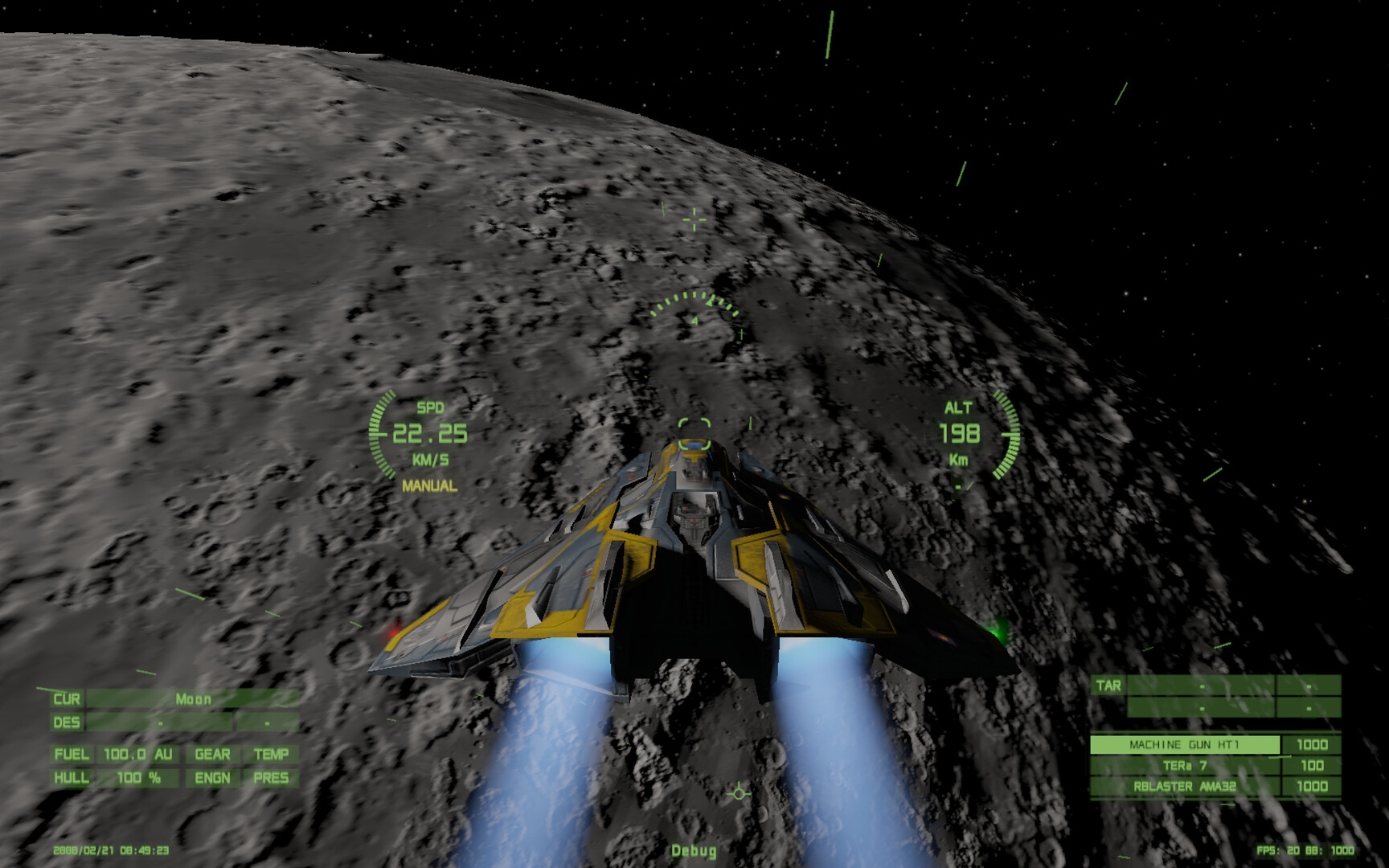
Task: Click the compass heading indicator
Action: click(694, 309)
